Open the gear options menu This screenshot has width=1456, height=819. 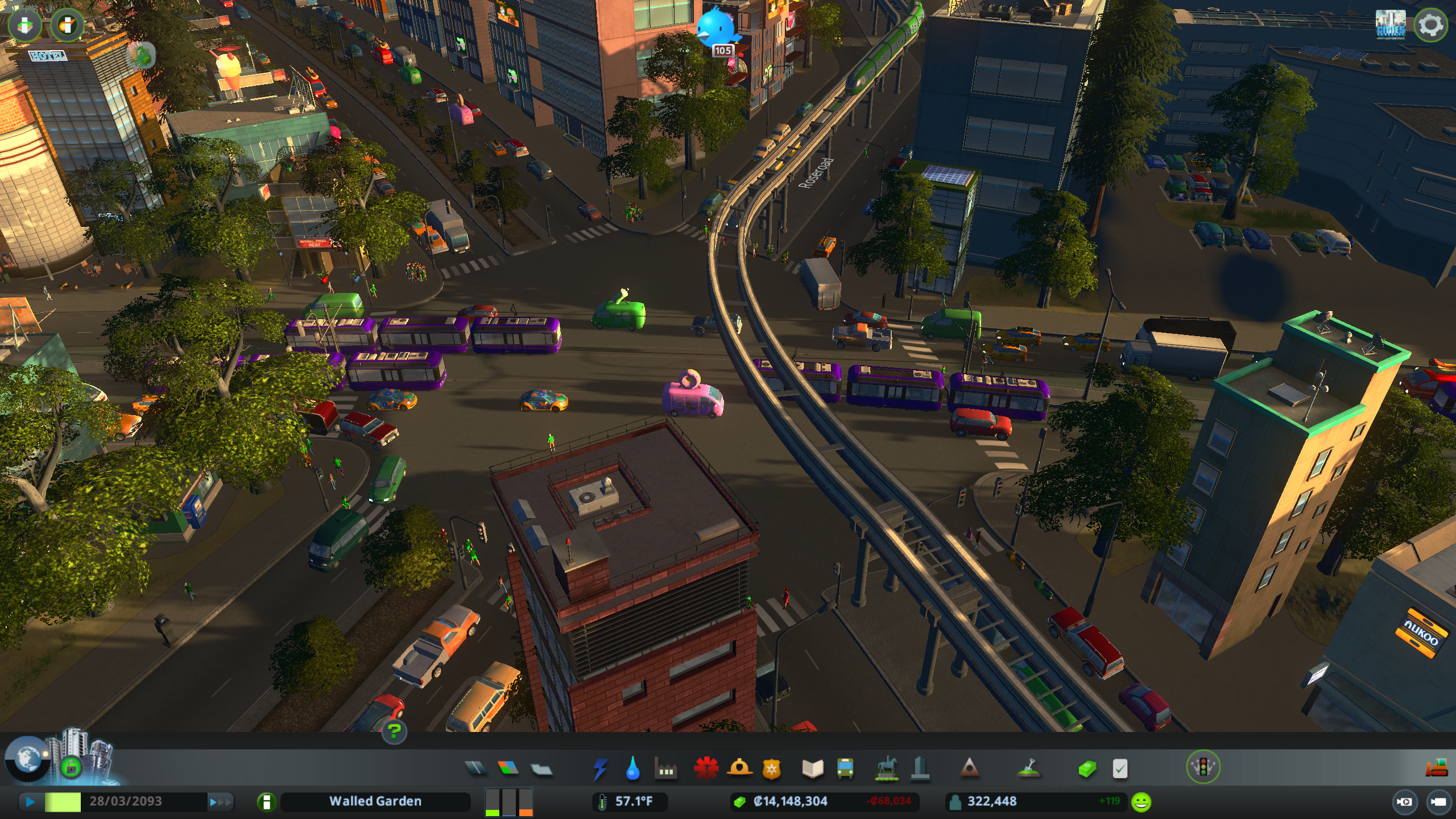tap(1430, 25)
